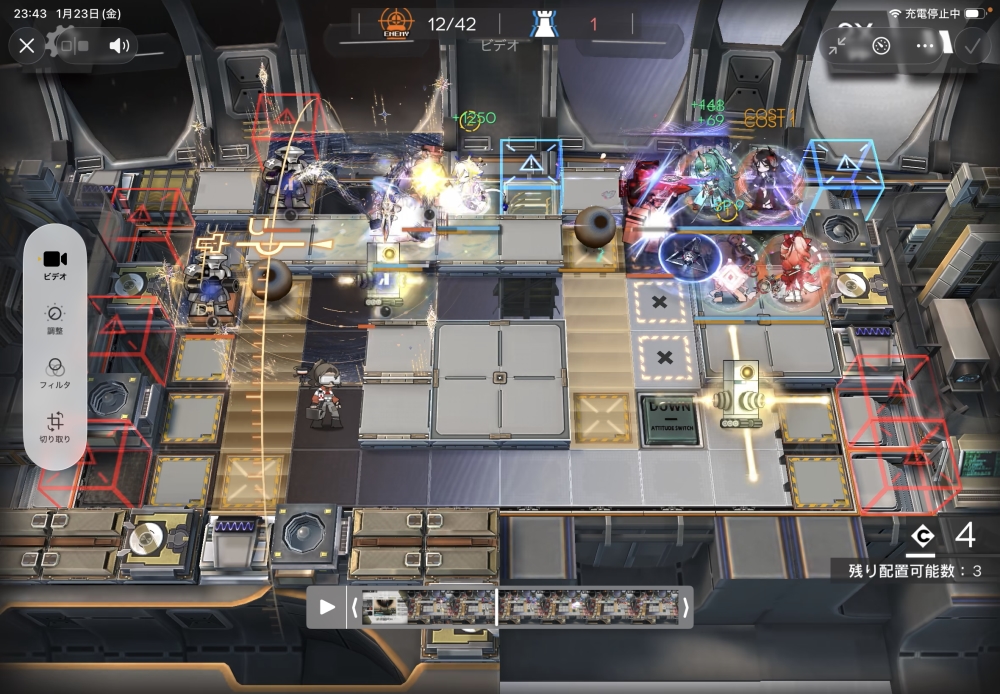Confirm edits with the checkmark button
This screenshot has height=694, width=1000.
click(x=971, y=45)
